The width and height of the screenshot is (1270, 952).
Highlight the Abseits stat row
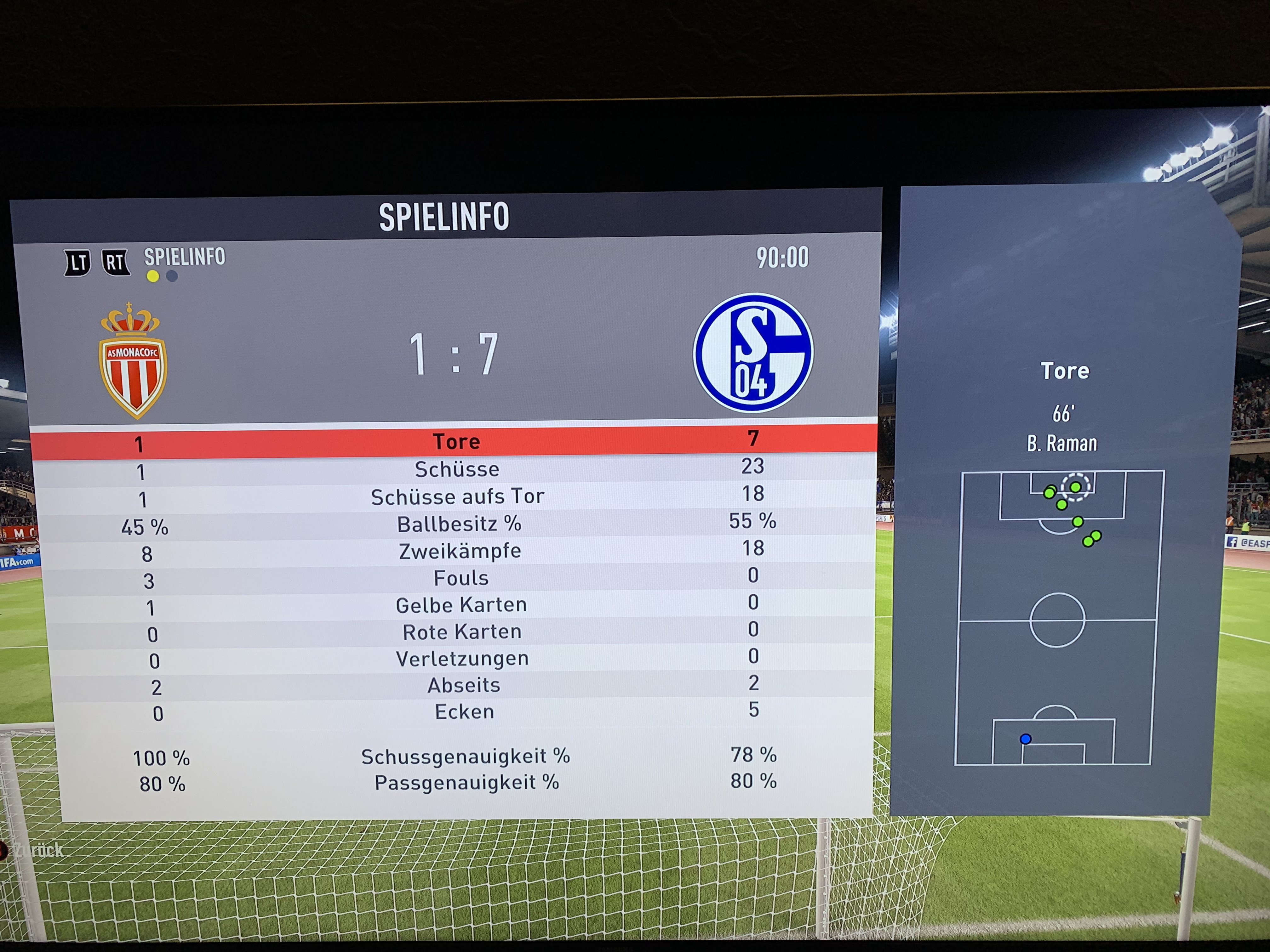[x=464, y=685]
